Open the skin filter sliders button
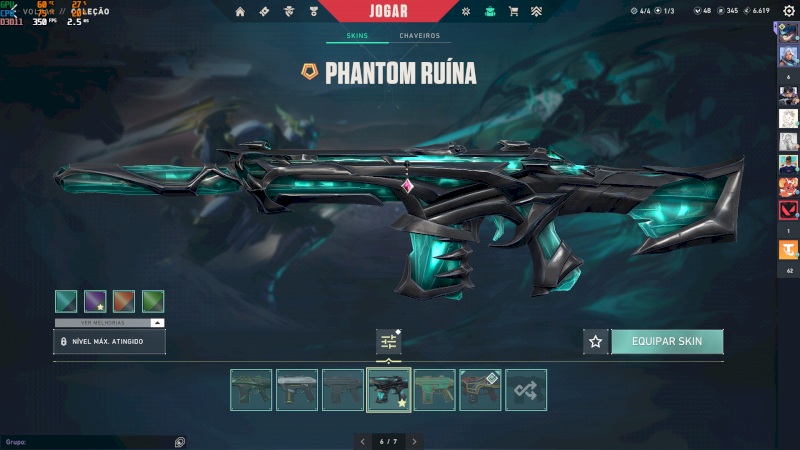800x450 pixels. (x=388, y=342)
